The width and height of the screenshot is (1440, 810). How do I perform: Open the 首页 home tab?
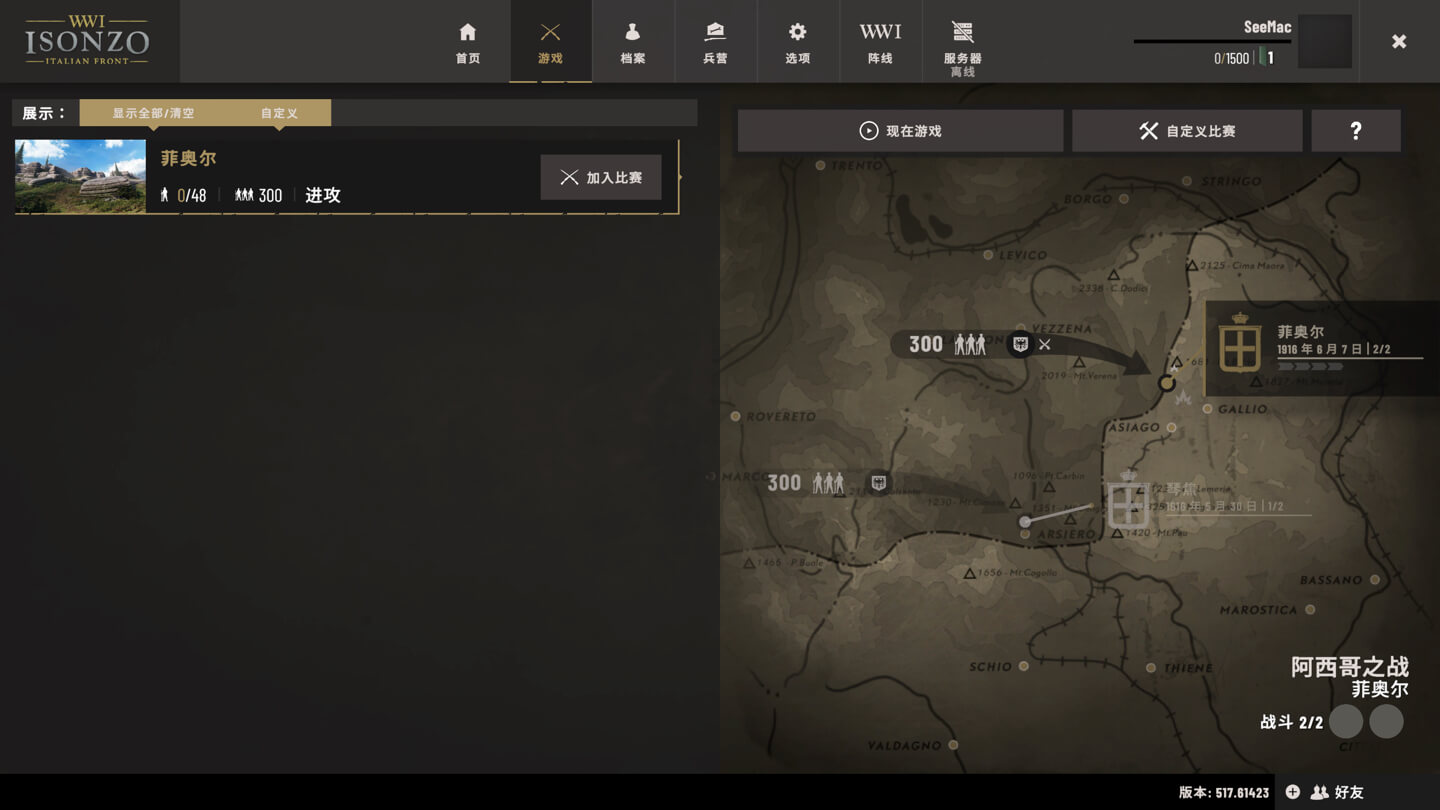pos(468,42)
